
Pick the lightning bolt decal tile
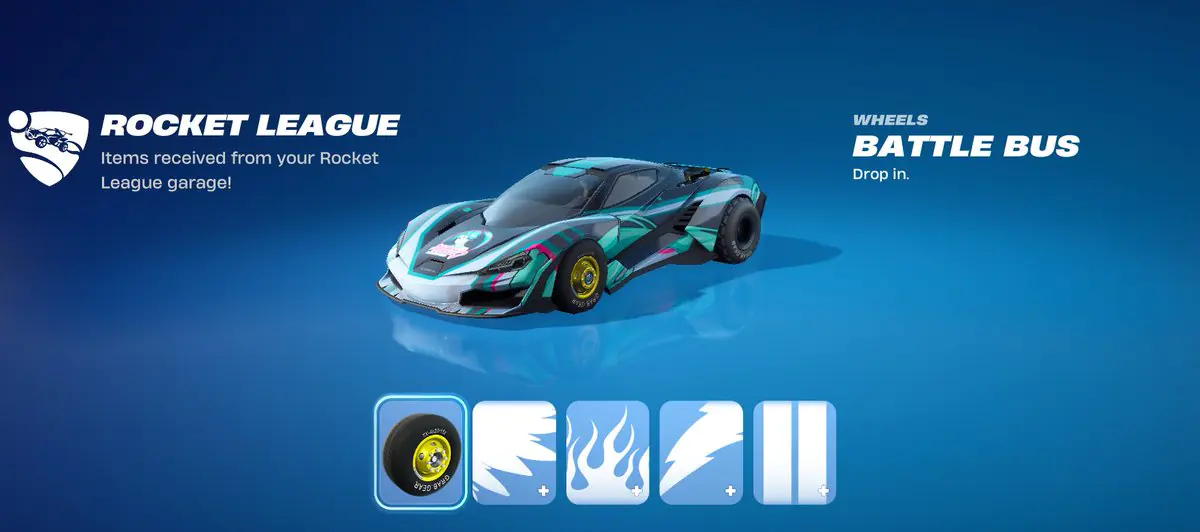click(701, 451)
